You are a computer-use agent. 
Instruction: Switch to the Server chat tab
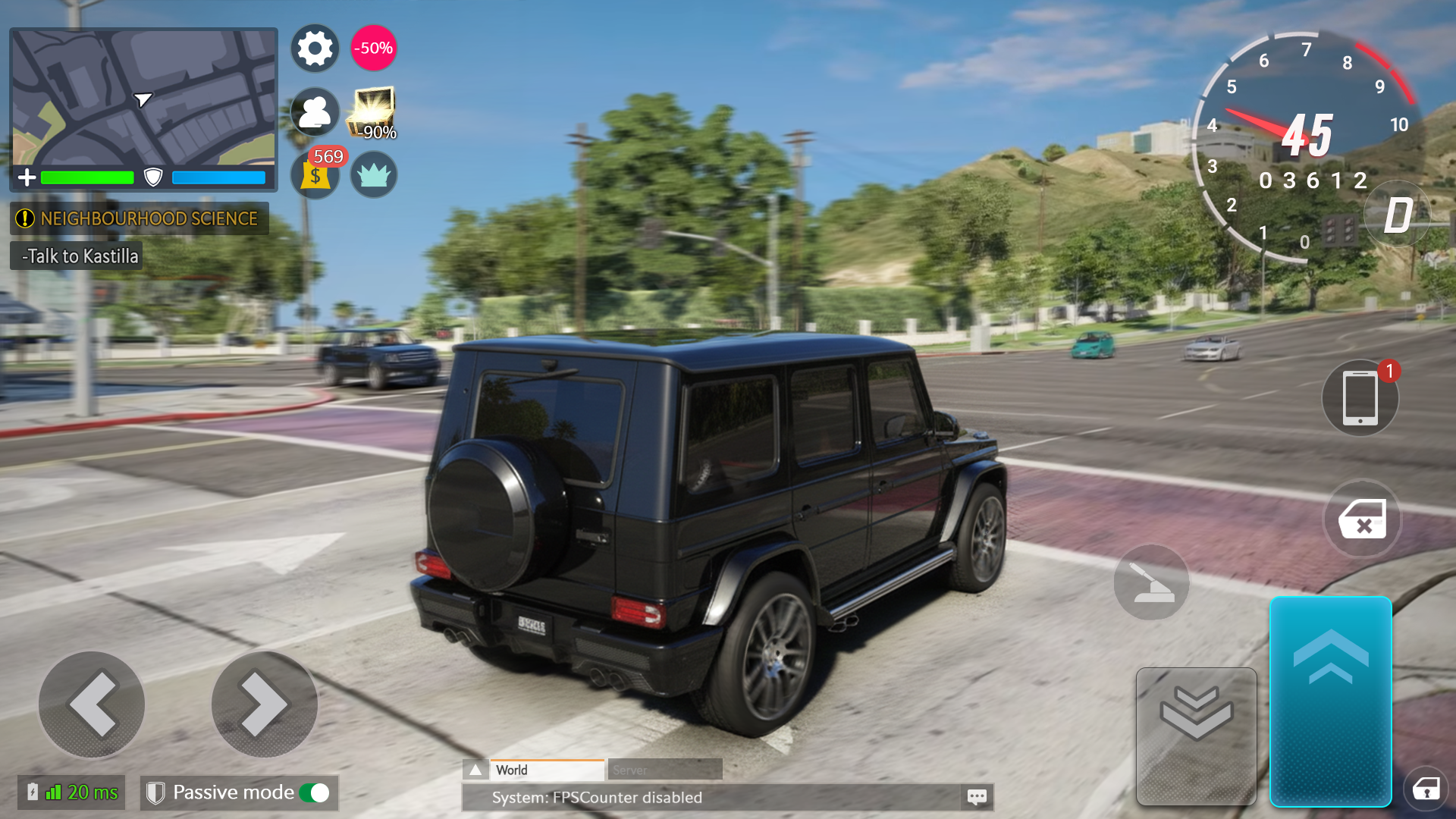(x=664, y=769)
